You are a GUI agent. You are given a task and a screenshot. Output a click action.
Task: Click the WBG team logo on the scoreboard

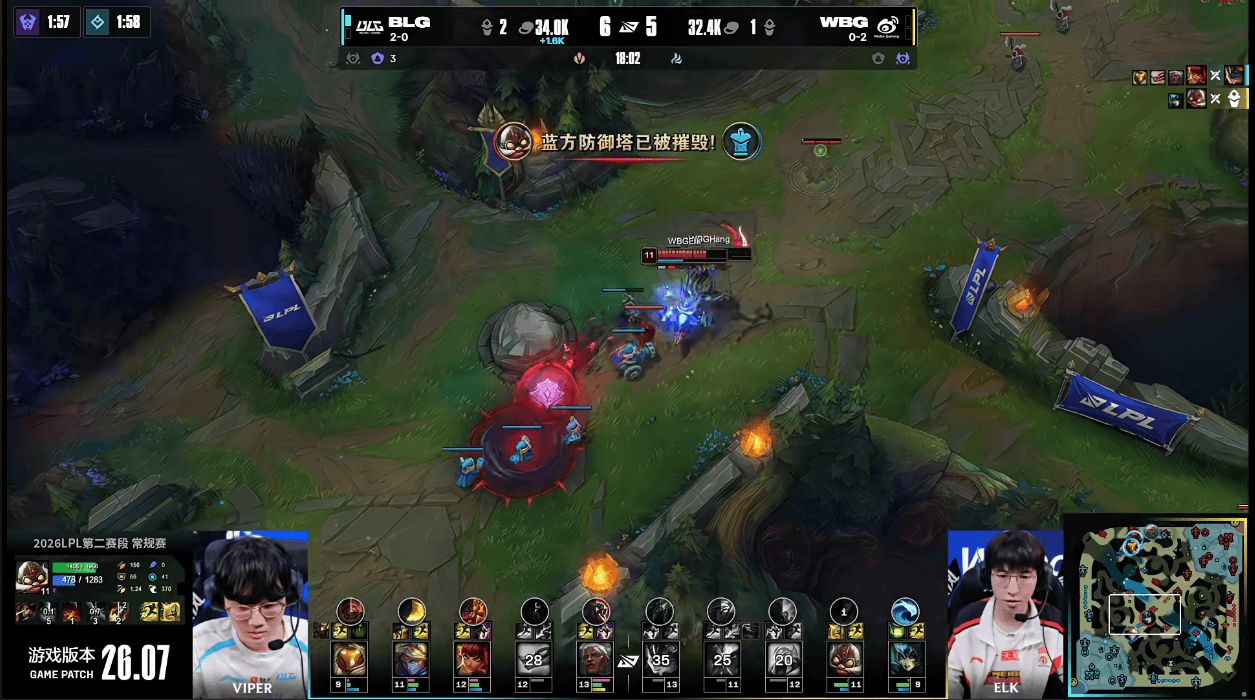point(887,26)
